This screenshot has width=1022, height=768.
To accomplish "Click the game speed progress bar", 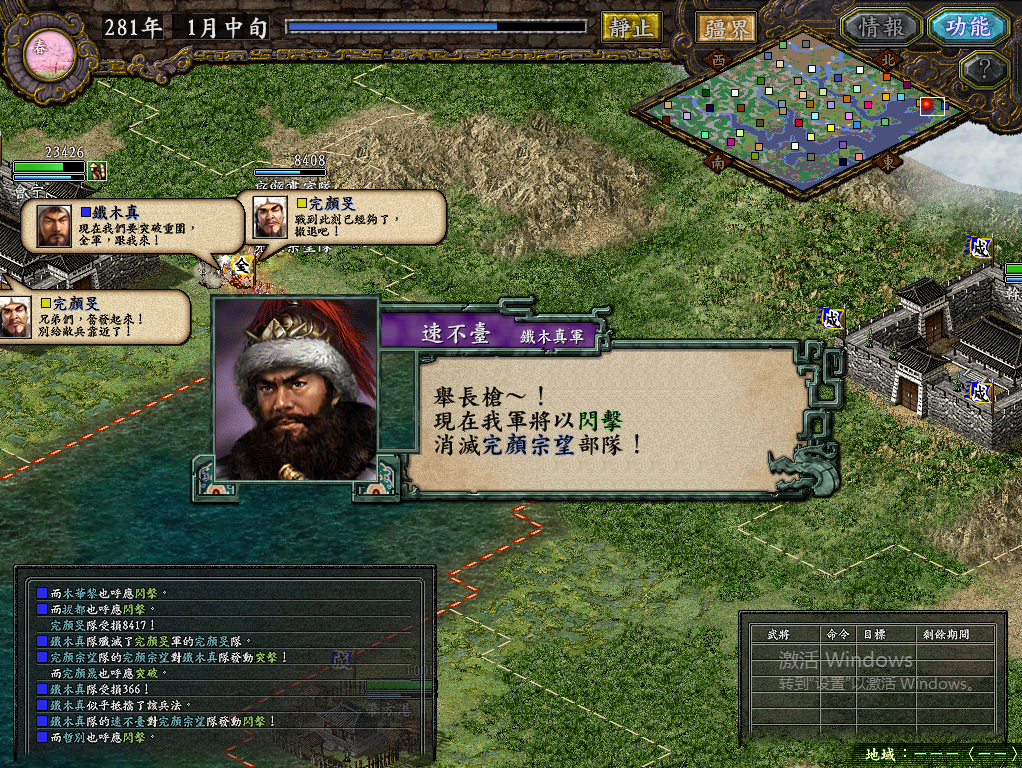I will (436, 27).
